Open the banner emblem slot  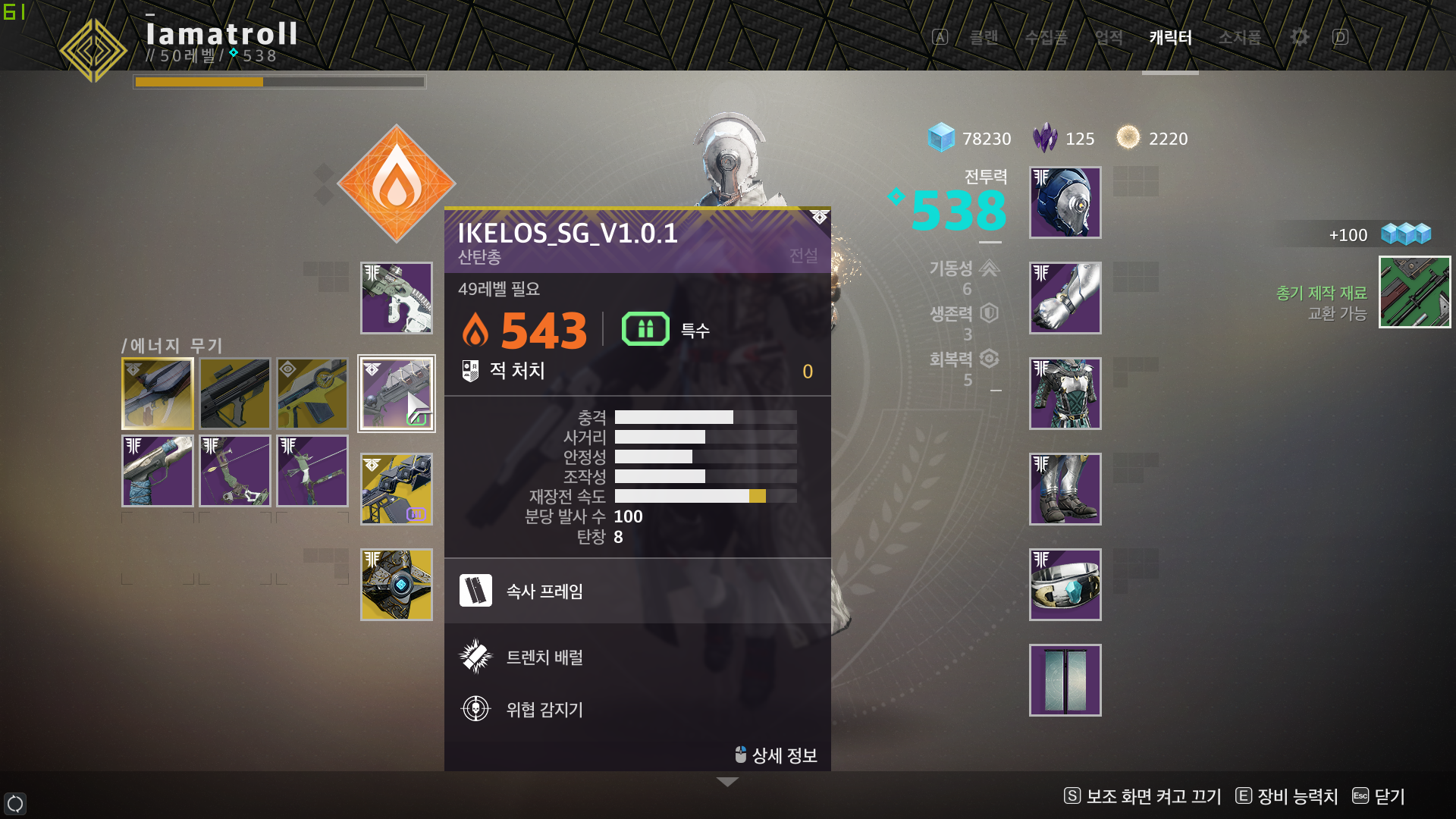click(x=1065, y=680)
